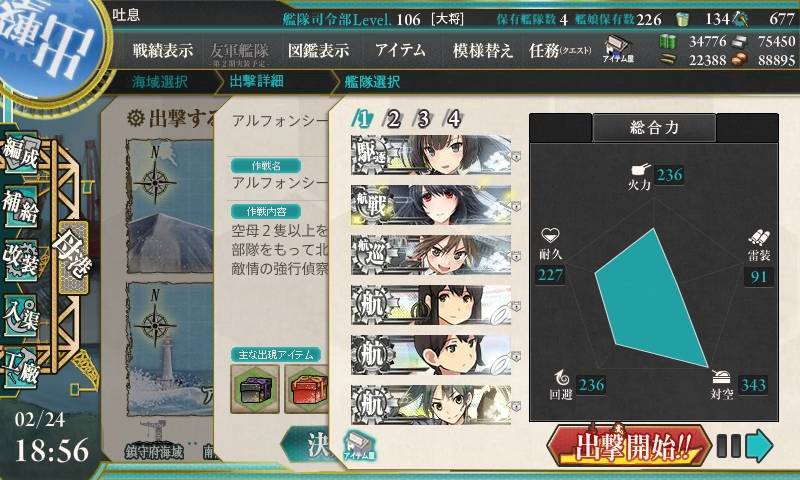The height and width of the screenshot is (480, 800).
Task: Open the 図鑑表示 encyclopedia menu
Action: tap(318, 51)
